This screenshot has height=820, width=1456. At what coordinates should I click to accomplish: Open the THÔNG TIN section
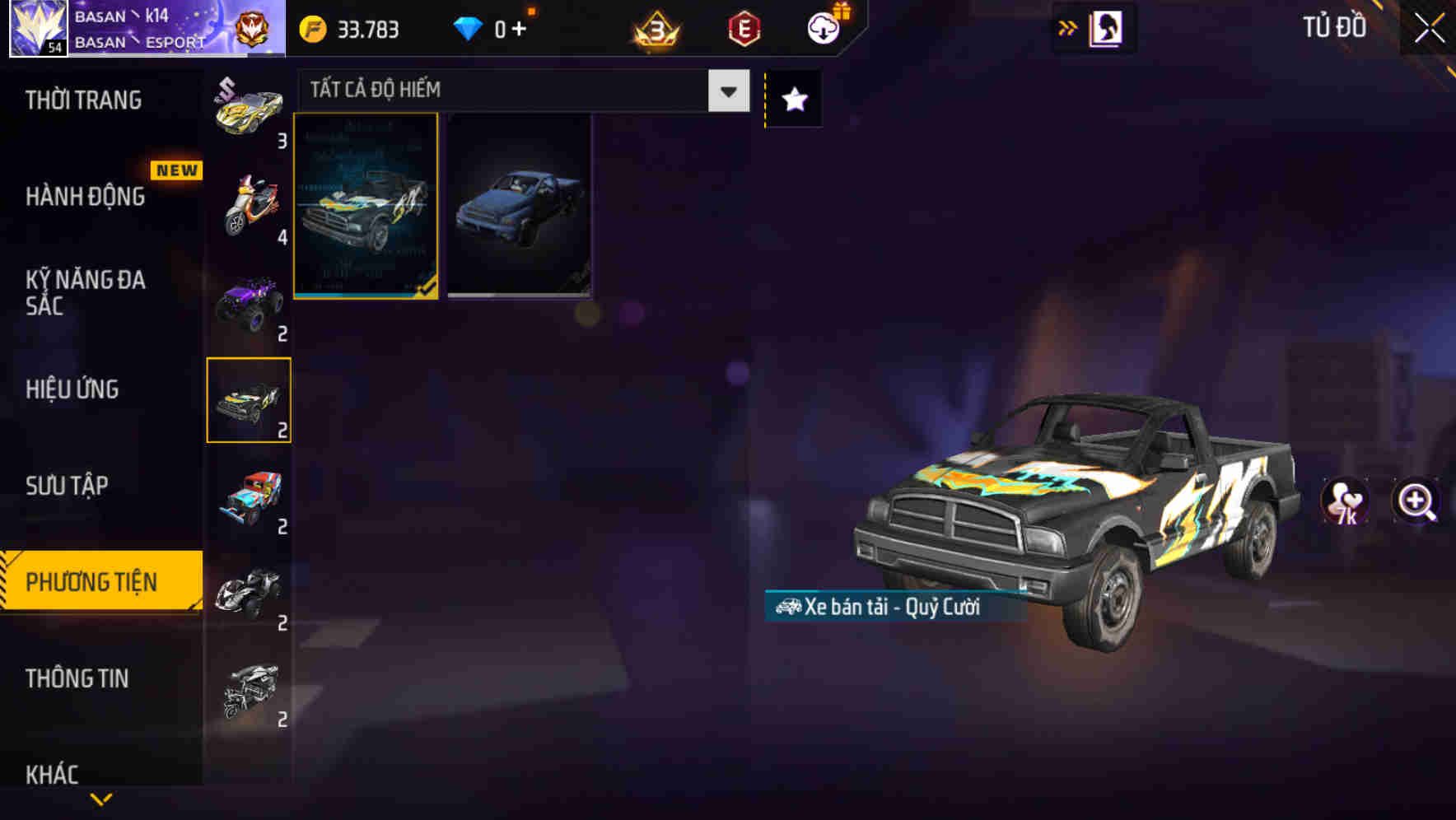77,678
